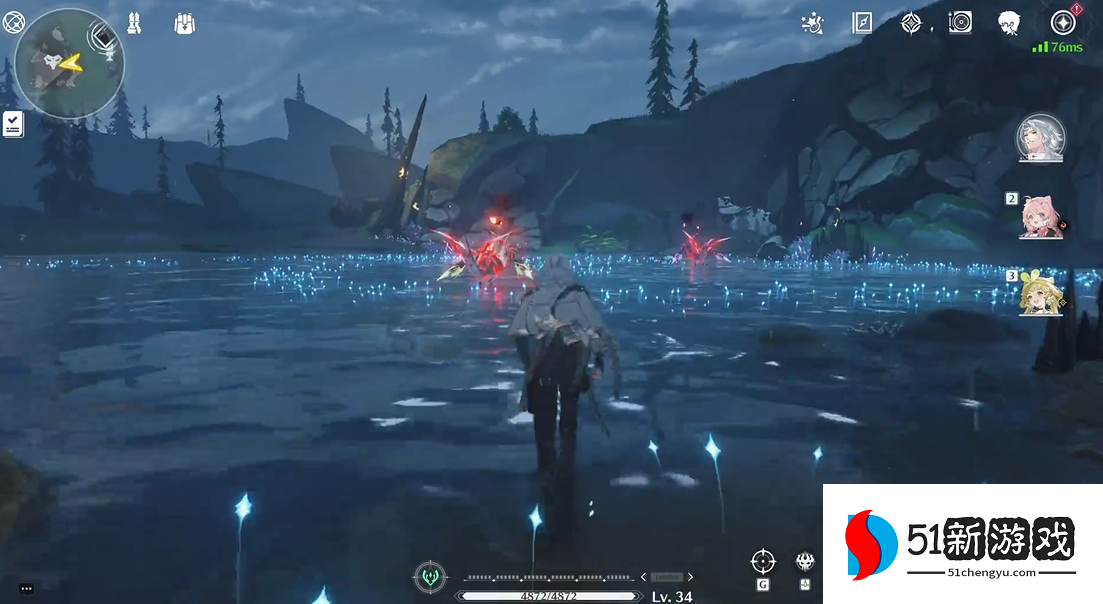Click the four-point star diamond icon

[910, 22]
